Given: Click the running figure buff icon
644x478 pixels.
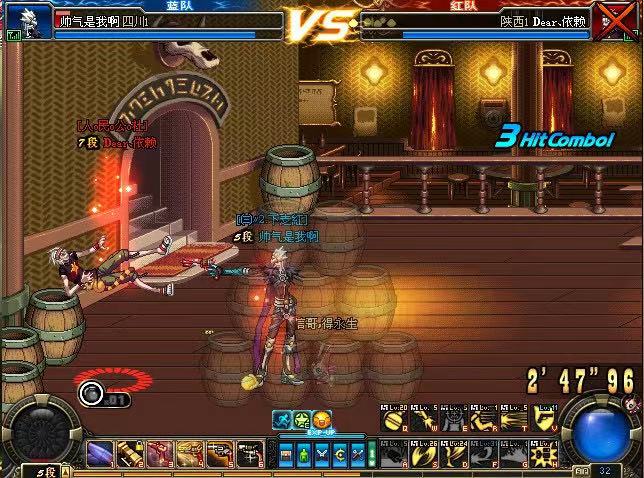Looking at the screenshot, I should click(284, 419).
